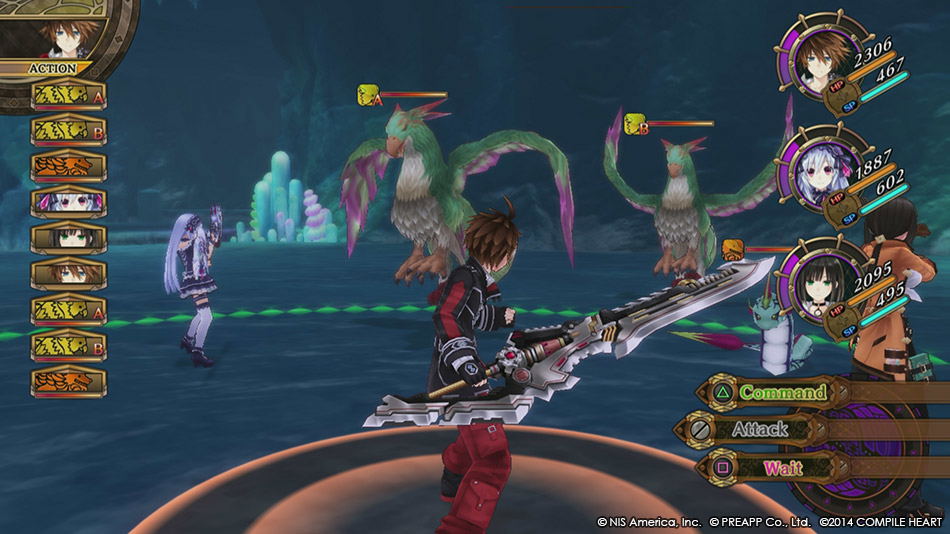This screenshot has width=950, height=534.
Task: Open the Command menu
Action: point(781,393)
